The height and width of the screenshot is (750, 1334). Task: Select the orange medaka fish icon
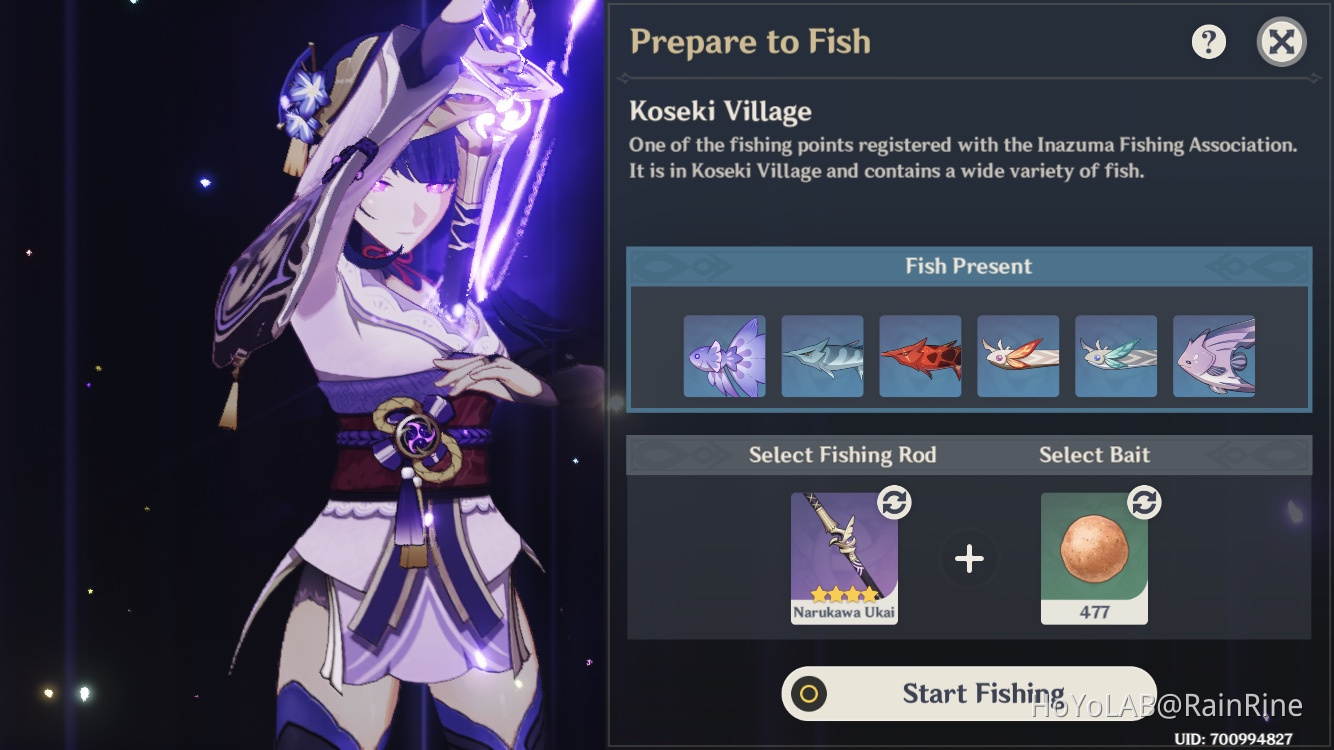point(1018,354)
